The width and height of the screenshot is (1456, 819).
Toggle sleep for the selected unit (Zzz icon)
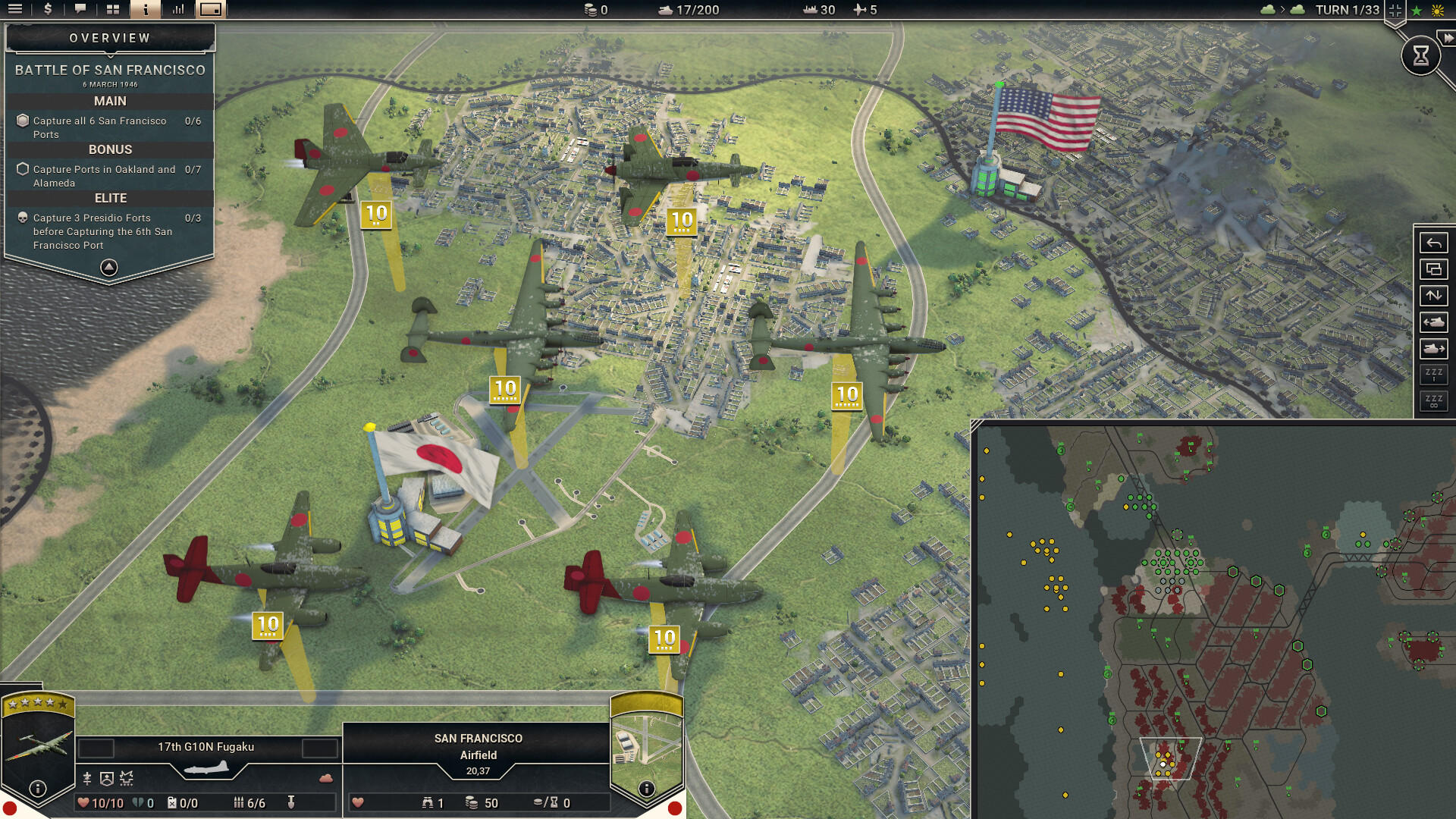[x=1433, y=374]
